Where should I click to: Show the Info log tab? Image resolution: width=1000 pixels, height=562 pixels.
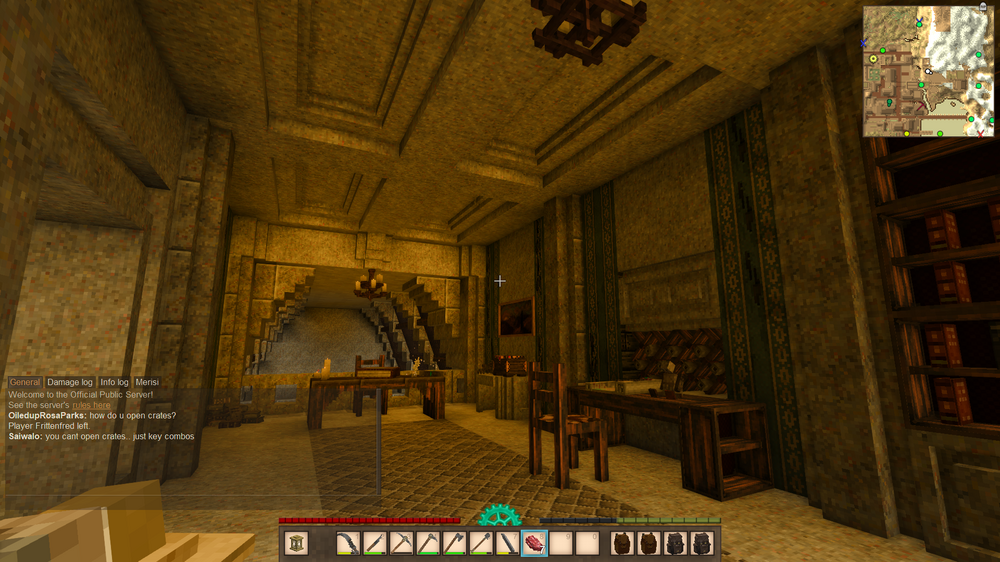(114, 382)
